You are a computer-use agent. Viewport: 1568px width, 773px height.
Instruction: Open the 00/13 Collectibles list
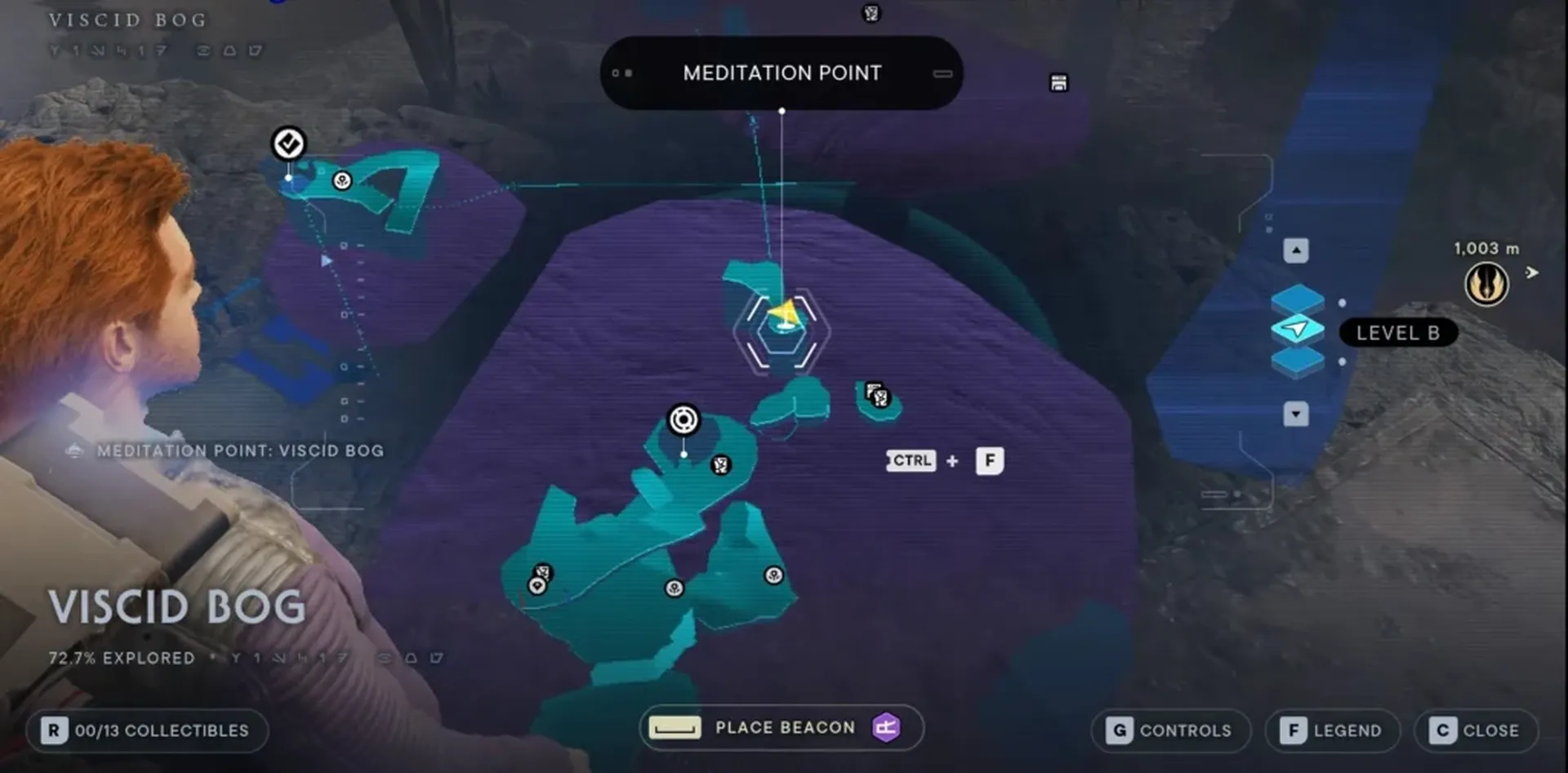click(x=147, y=730)
